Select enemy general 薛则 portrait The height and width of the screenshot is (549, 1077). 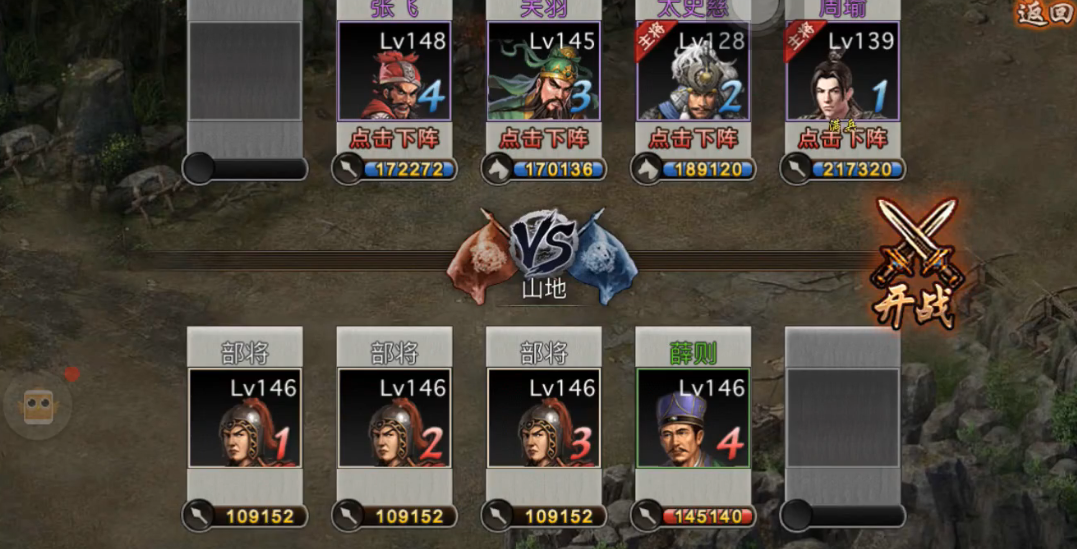coord(693,418)
